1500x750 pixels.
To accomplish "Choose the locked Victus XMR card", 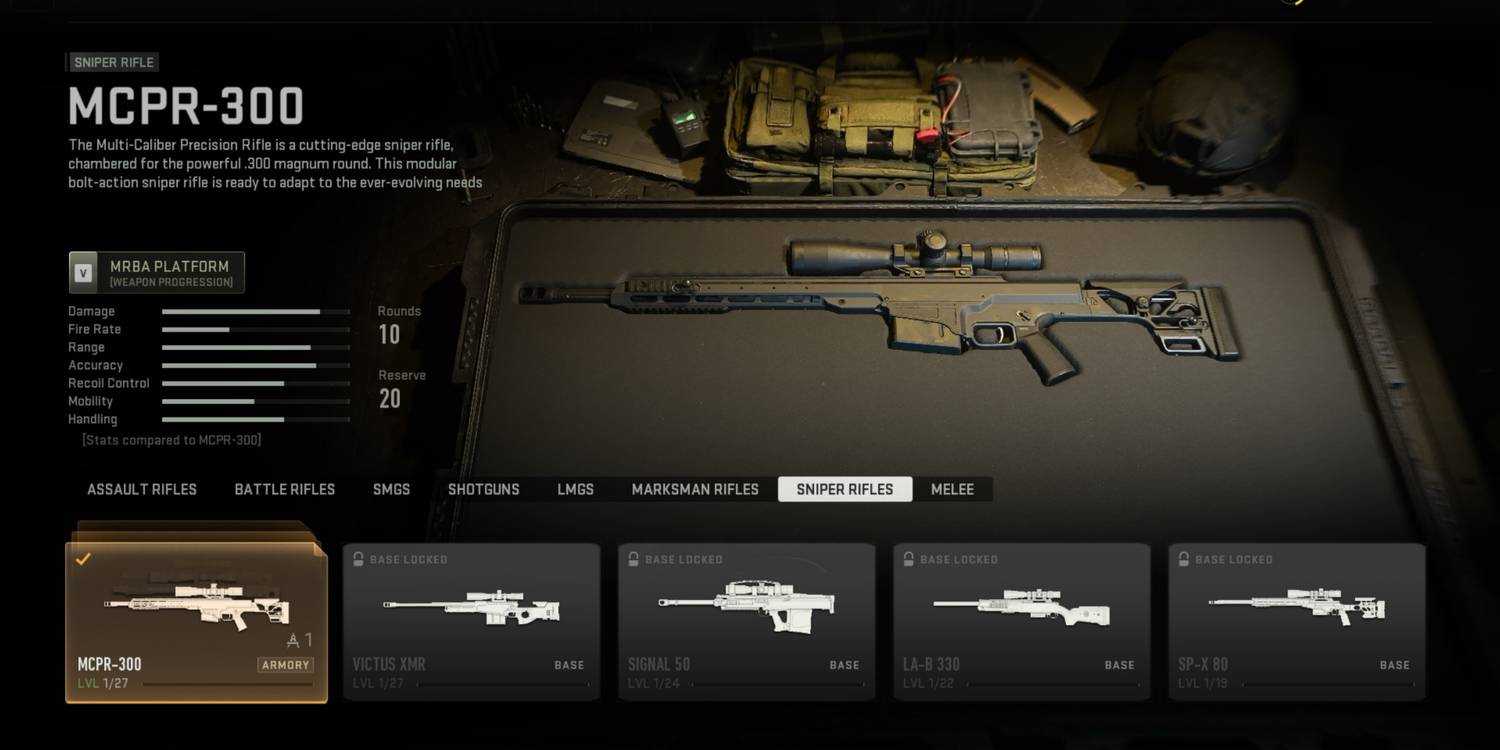I will click(x=471, y=622).
